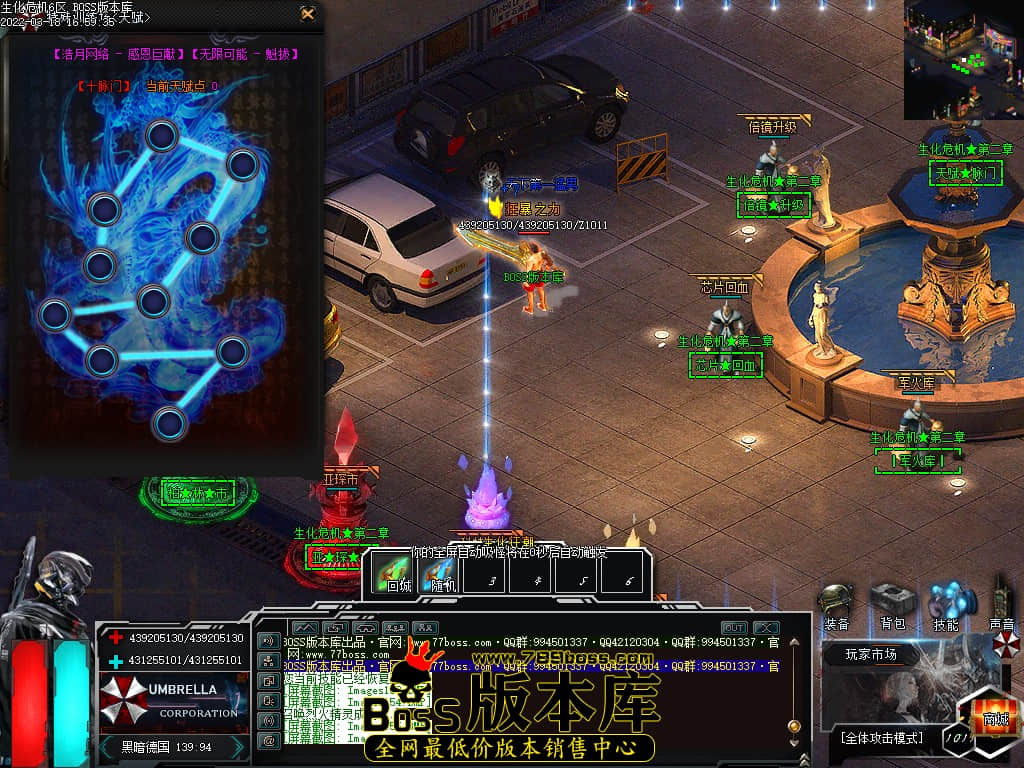The image size is (1024, 768).
Task: Select the topmost meridian node
Action: point(162,135)
